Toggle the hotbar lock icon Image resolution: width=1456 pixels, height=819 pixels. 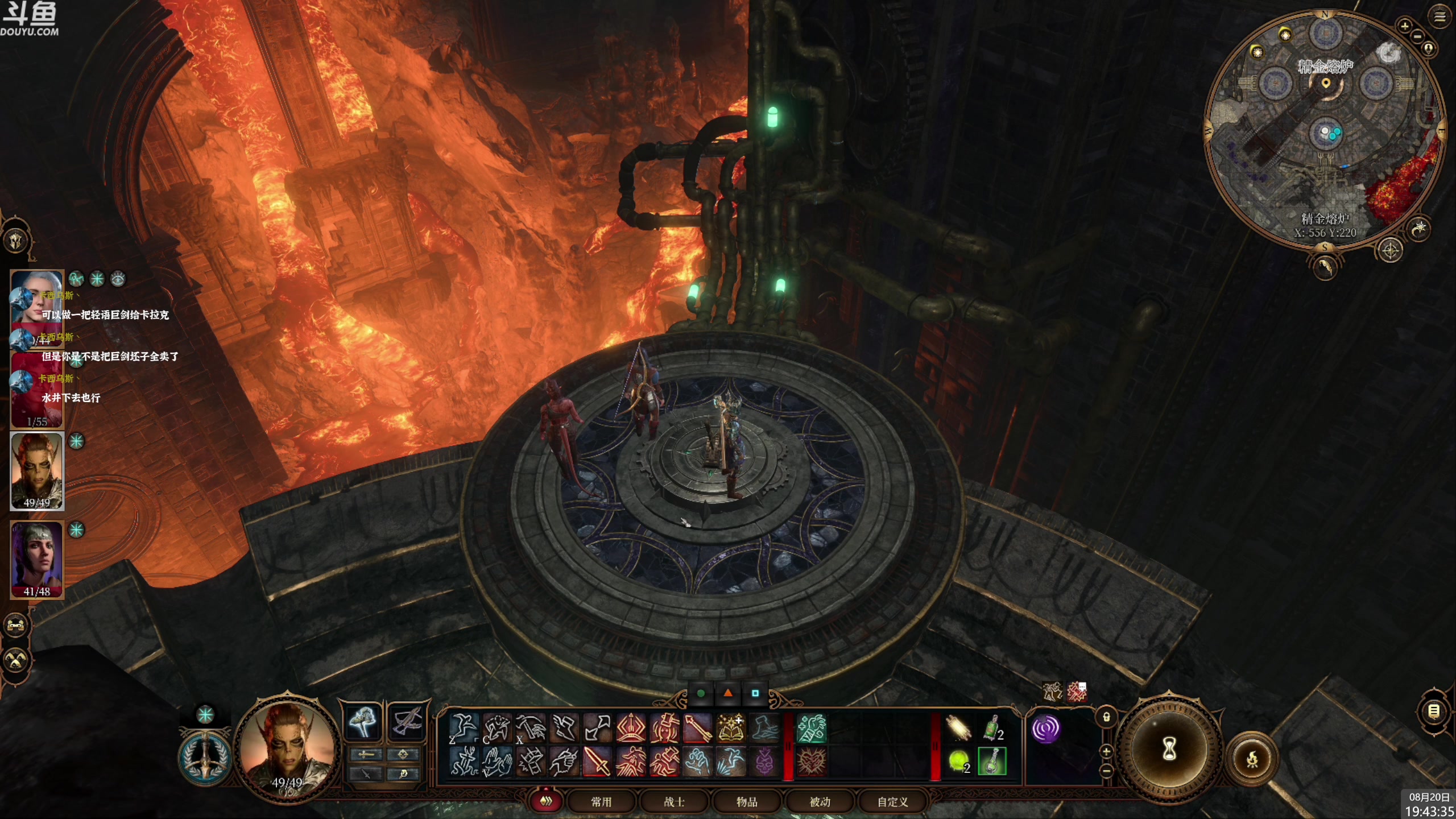click(1106, 717)
